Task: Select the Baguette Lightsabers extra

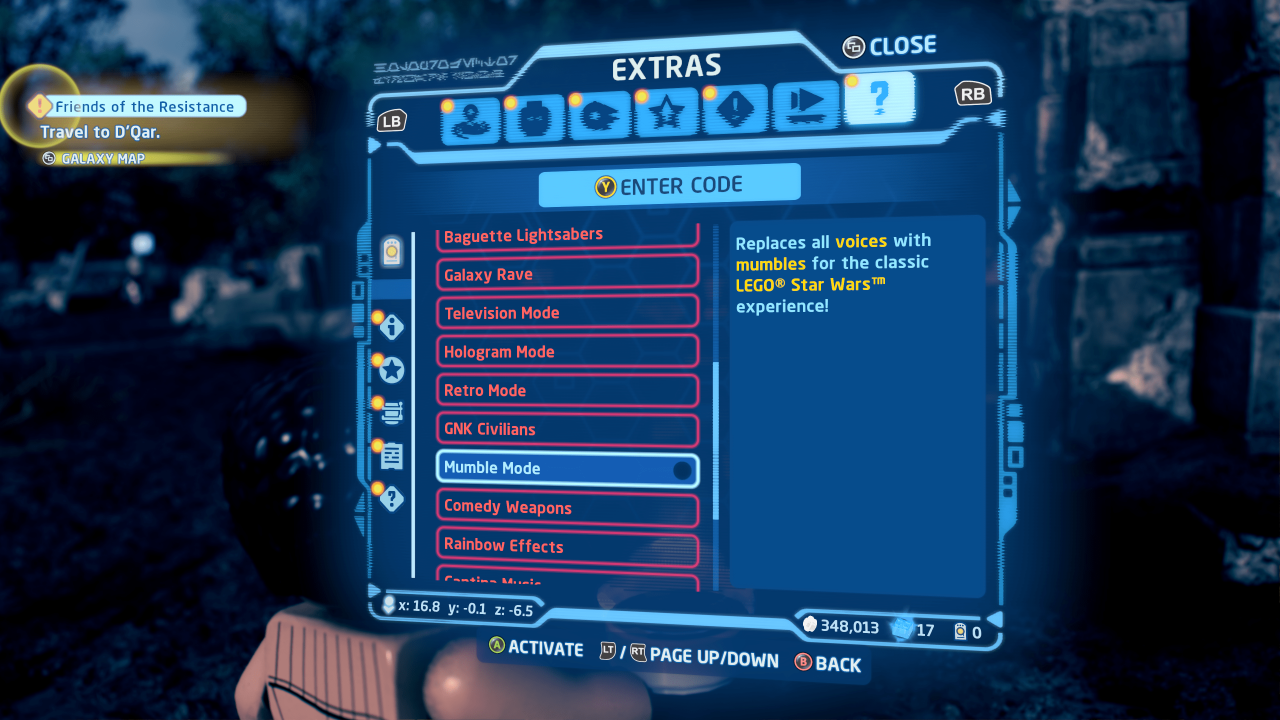Action: coord(567,236)
